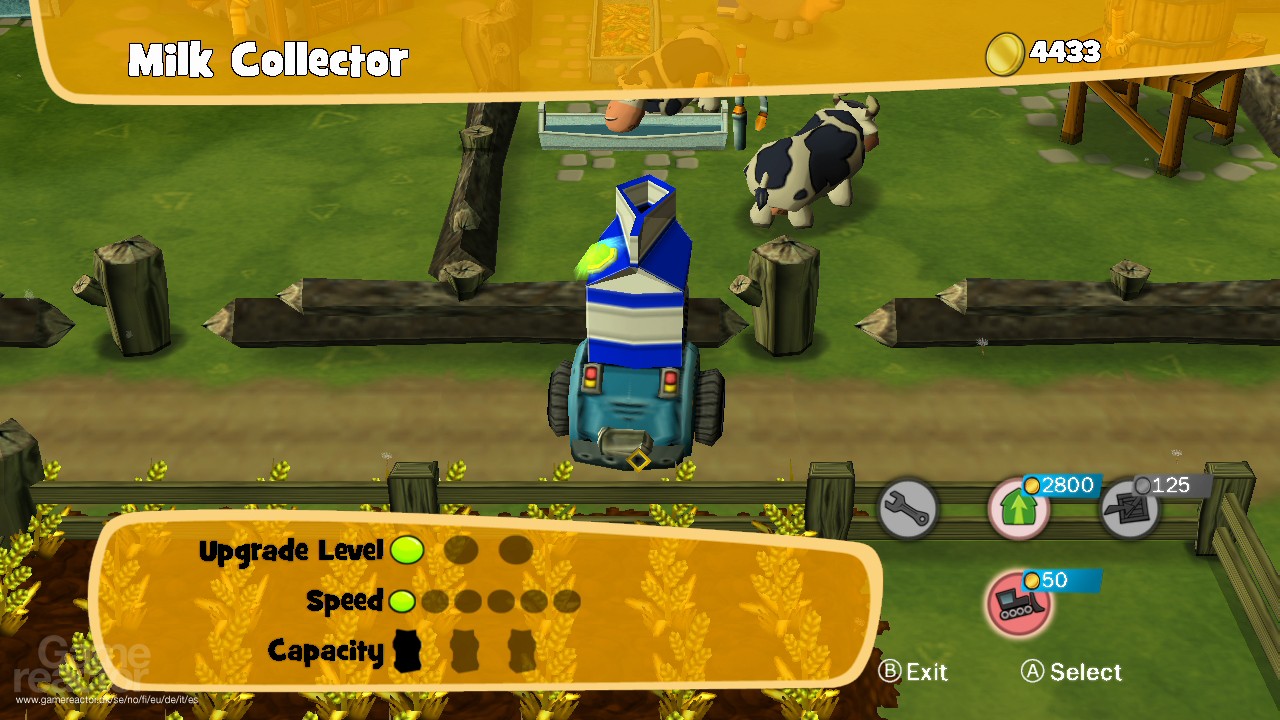1280x720 pixels.
Task: Activate the bulldozer icon costing 50
Action: coord(1018,603)
